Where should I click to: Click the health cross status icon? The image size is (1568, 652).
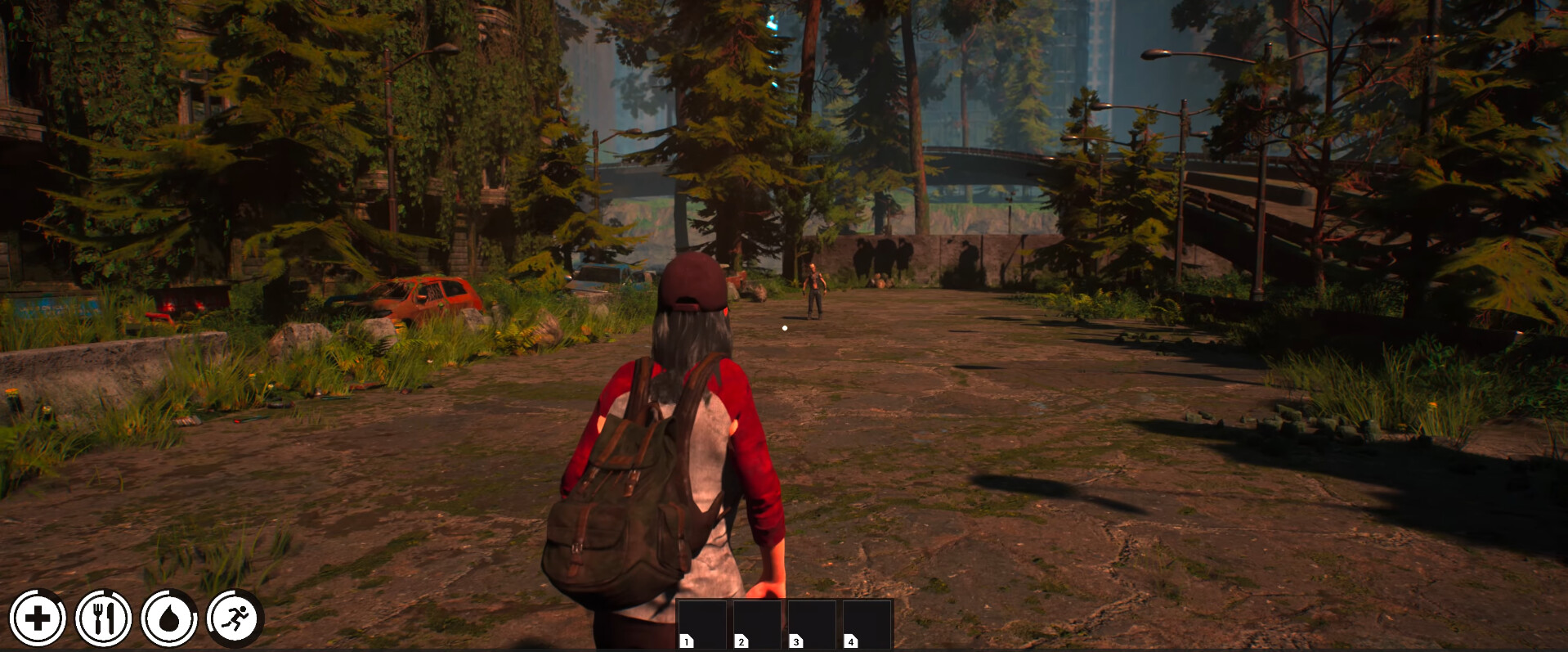38,619
